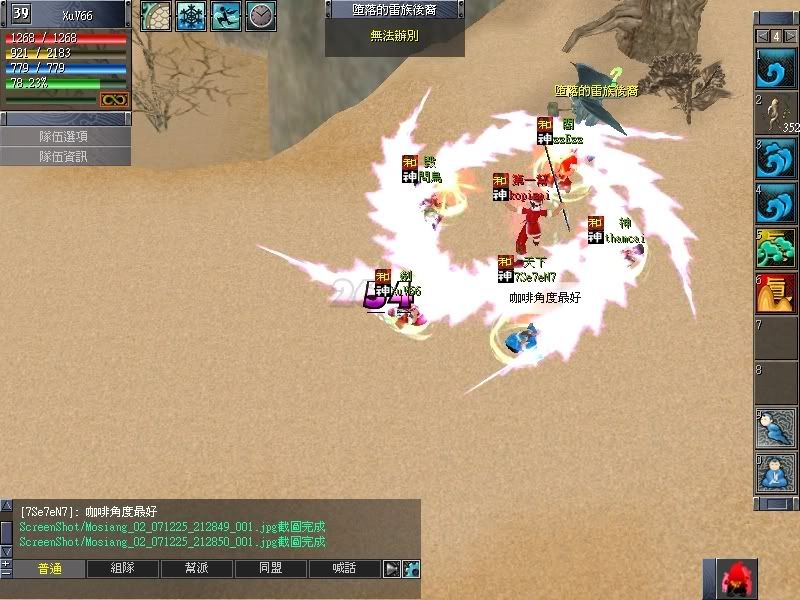This screenshot has width=800, height=600.
Task: Activate the red-orange skill in slot 6
Action: (x=774, y=293)
